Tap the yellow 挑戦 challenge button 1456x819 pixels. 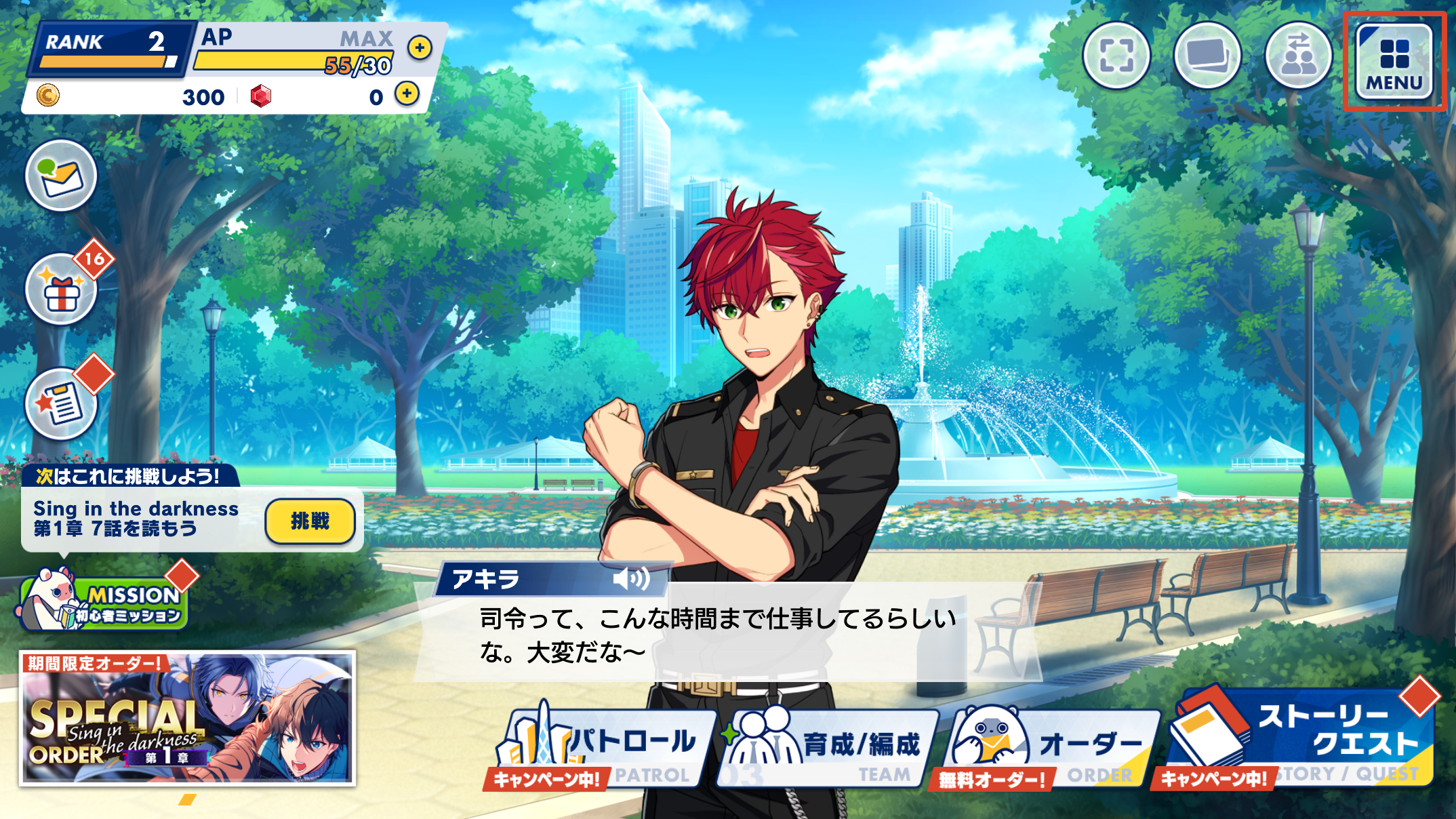(x=310, y=521)
